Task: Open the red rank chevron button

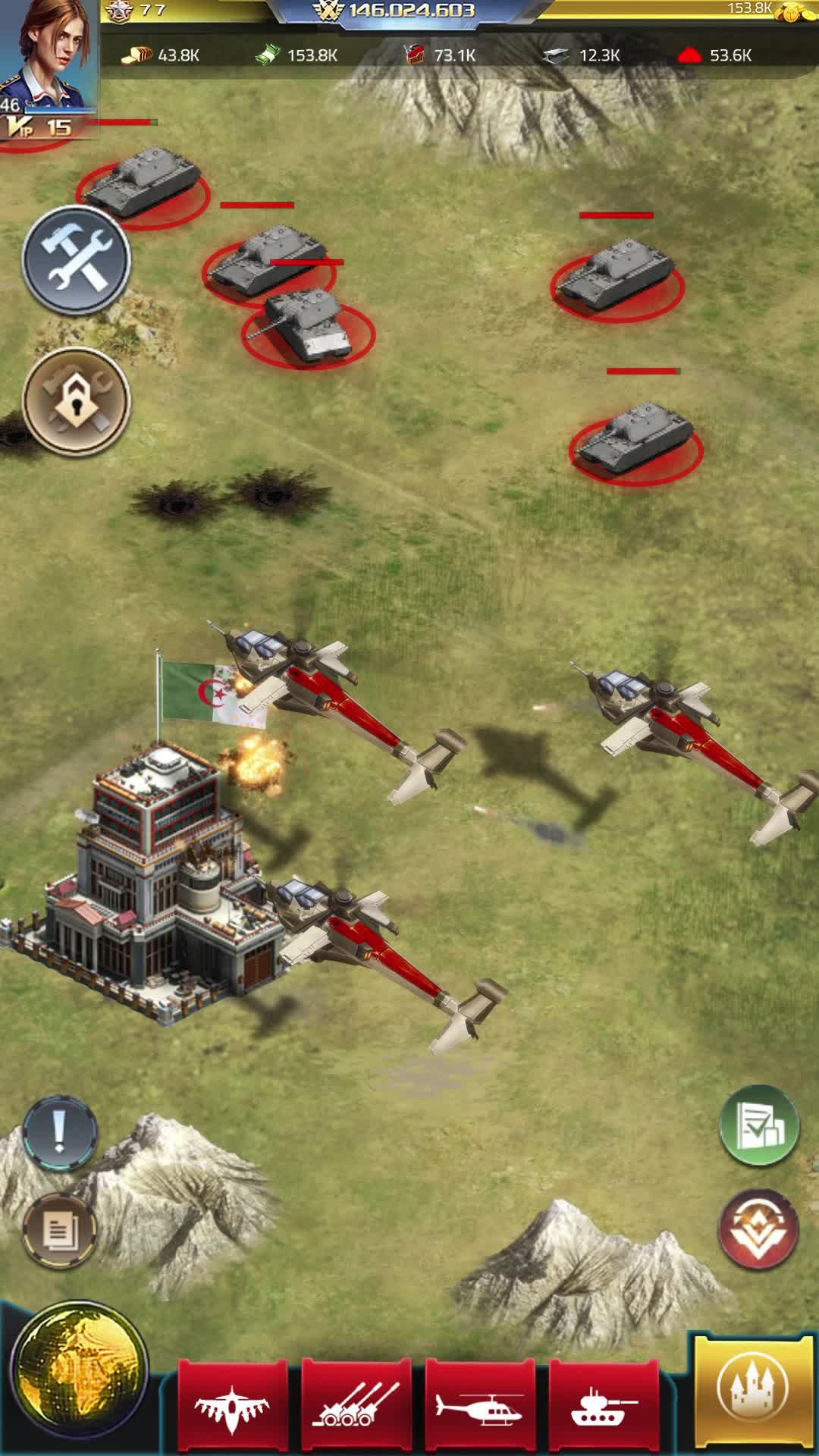Action: click(x=758, y=1230)
